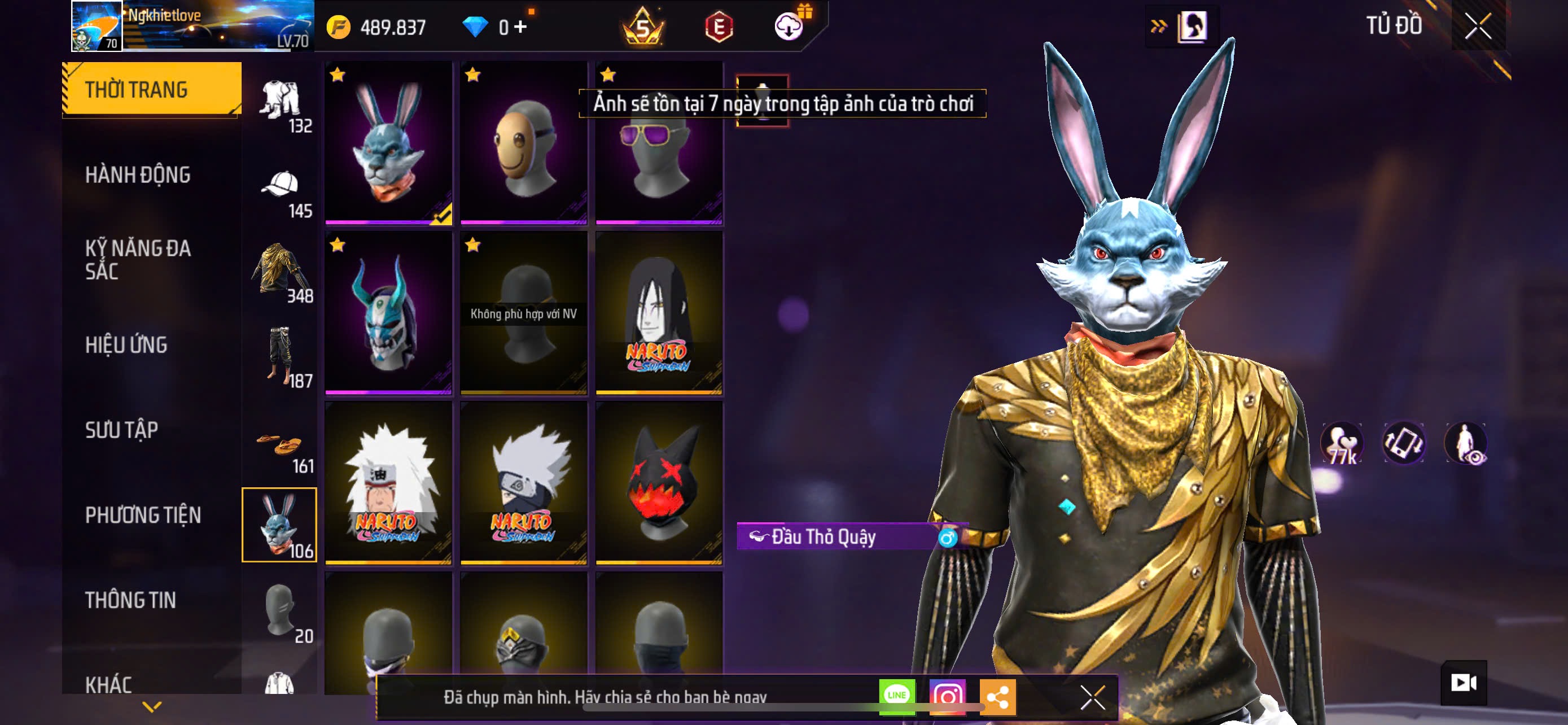1568x725 pixels.
Task: Close the TỦ ĐỒ wardrobe screen
Action: 1478,26
